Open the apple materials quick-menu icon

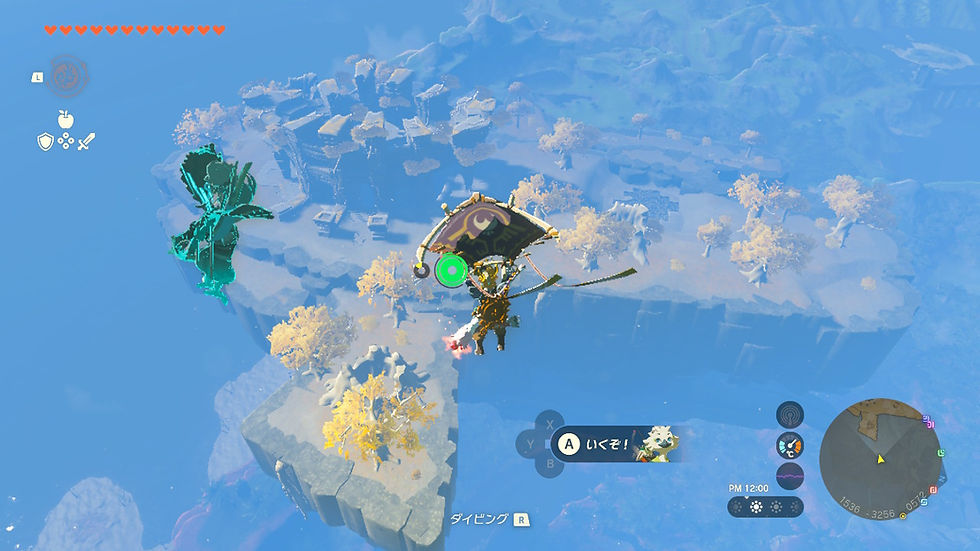click(x=66, y=119)
